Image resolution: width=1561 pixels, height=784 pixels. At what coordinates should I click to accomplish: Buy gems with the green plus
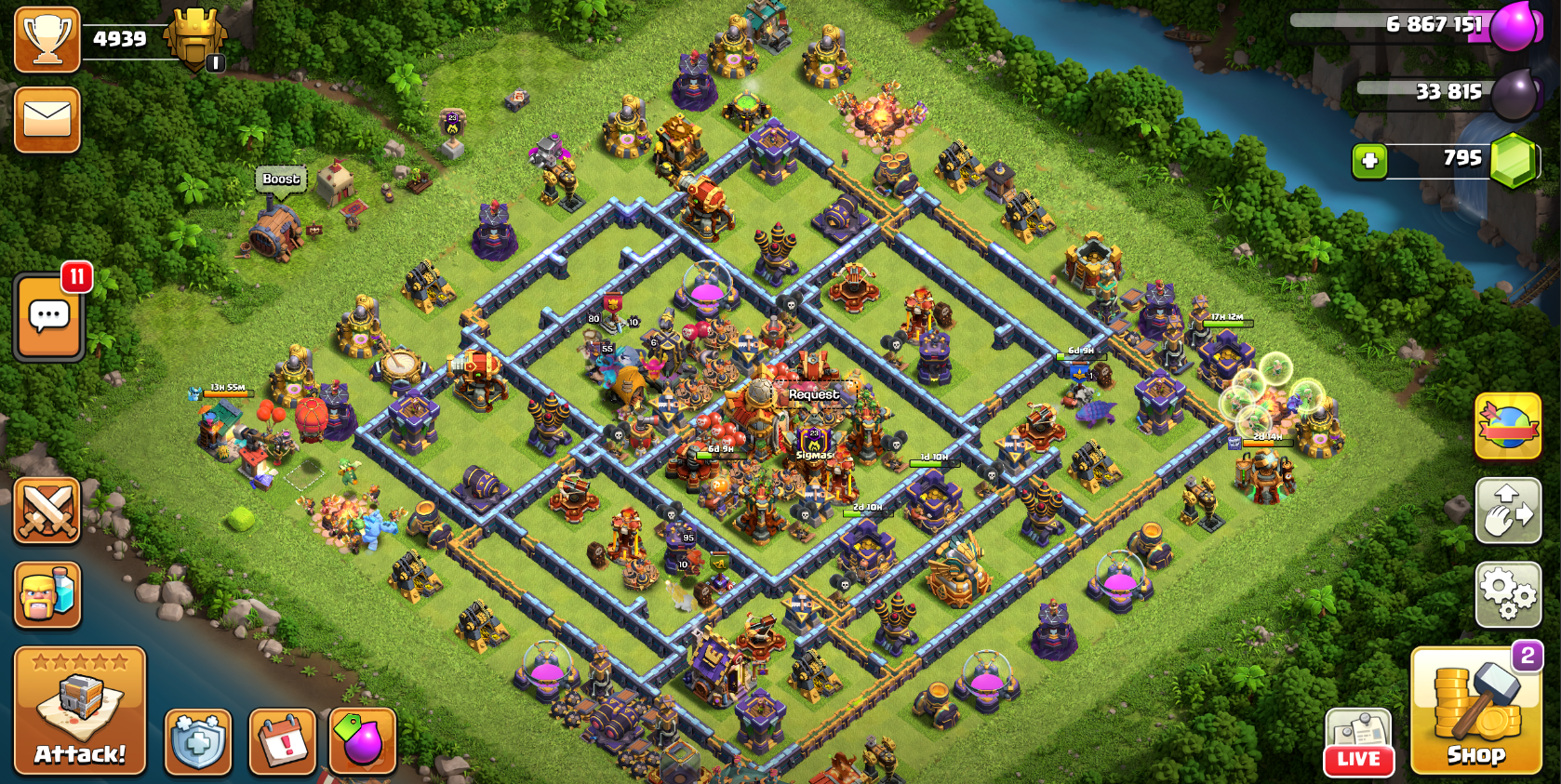click(x=1369, y=161)
